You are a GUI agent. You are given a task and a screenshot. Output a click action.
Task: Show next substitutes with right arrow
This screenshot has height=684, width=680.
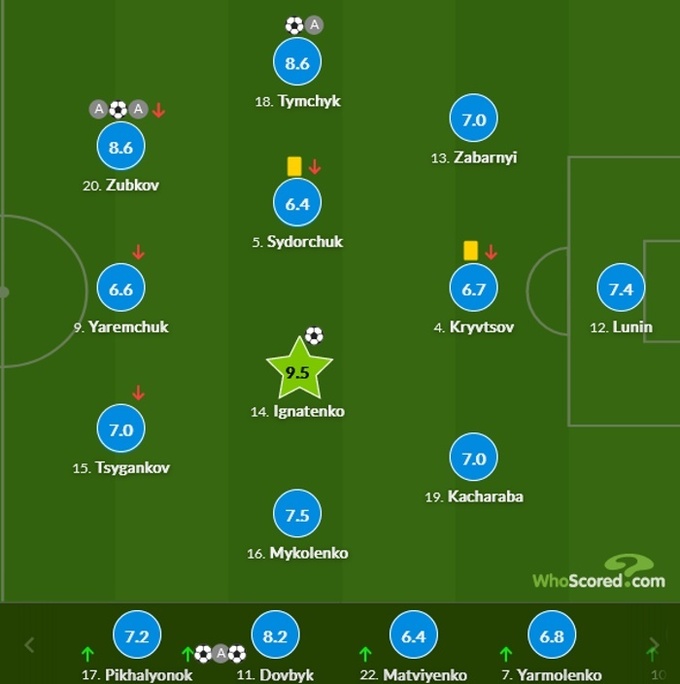[x=653, y=645]
